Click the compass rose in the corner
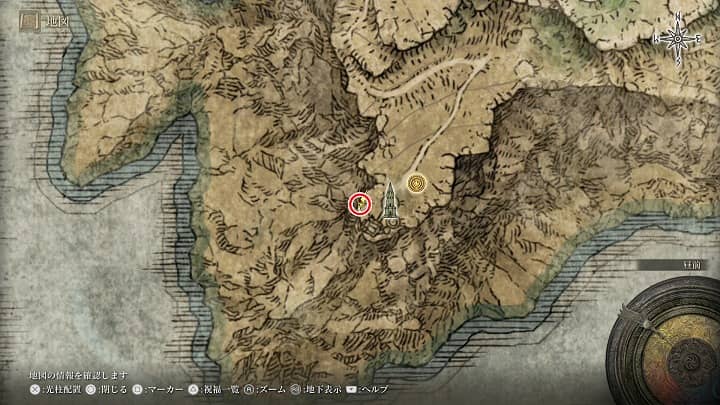The width and height of the screenshot is (720, 405). tap(680, 37)
